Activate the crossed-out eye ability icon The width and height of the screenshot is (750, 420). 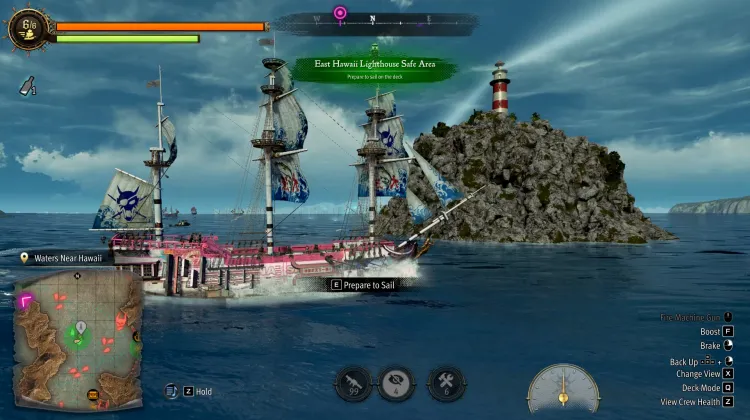[x=396, y=383]
